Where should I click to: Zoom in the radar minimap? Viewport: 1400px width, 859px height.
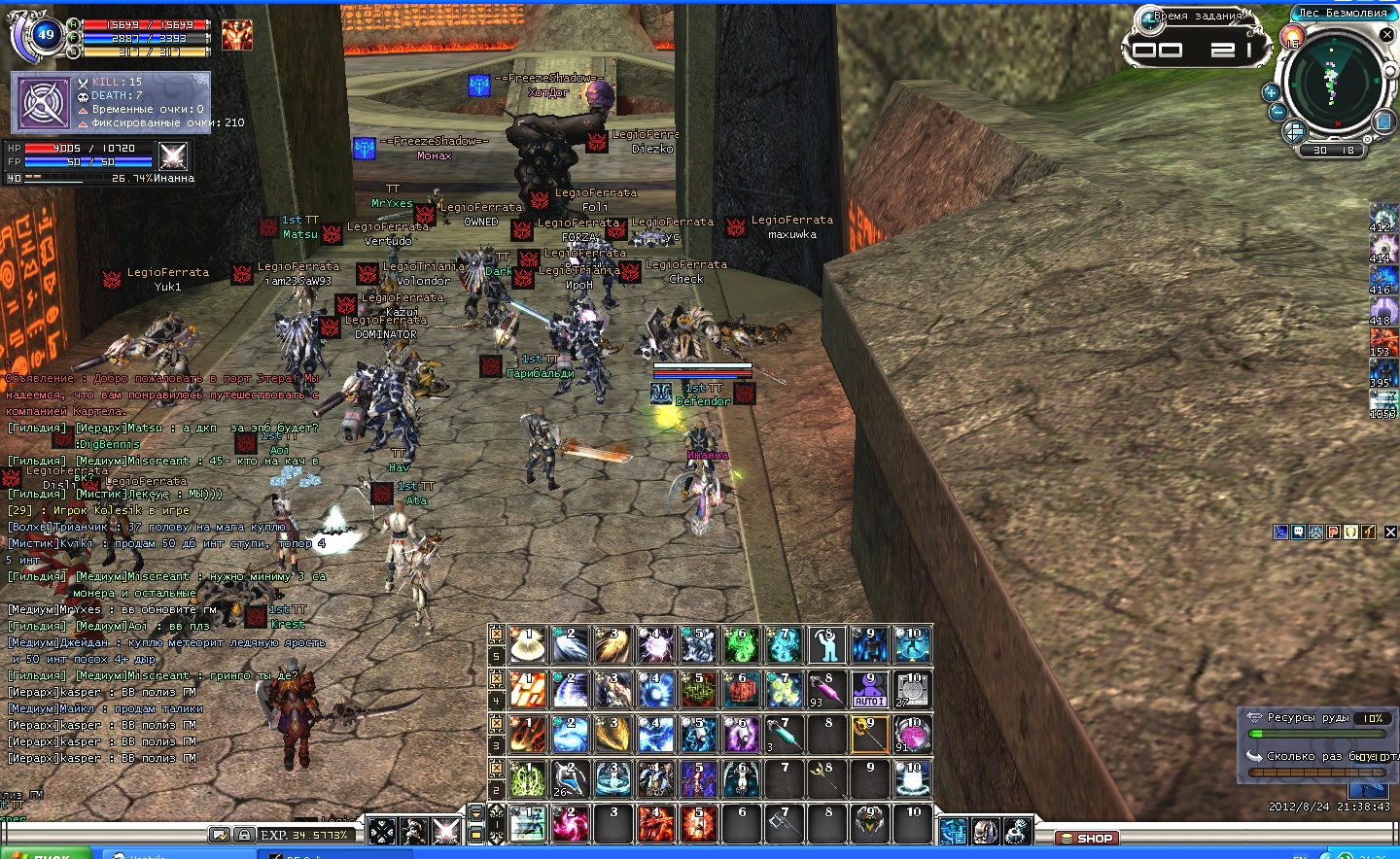click(x=1271, y=92)
